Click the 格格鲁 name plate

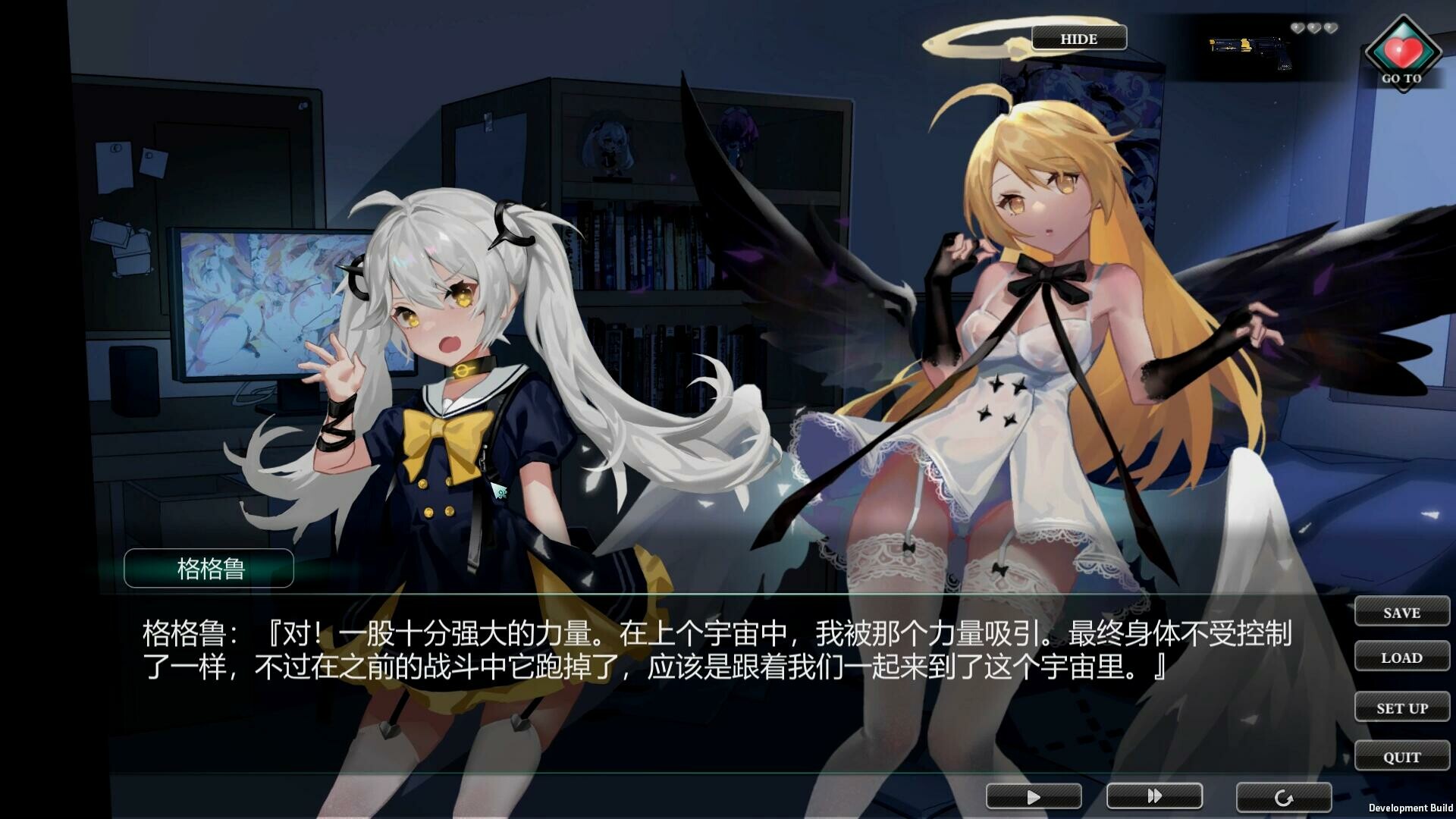pos(209,568)
